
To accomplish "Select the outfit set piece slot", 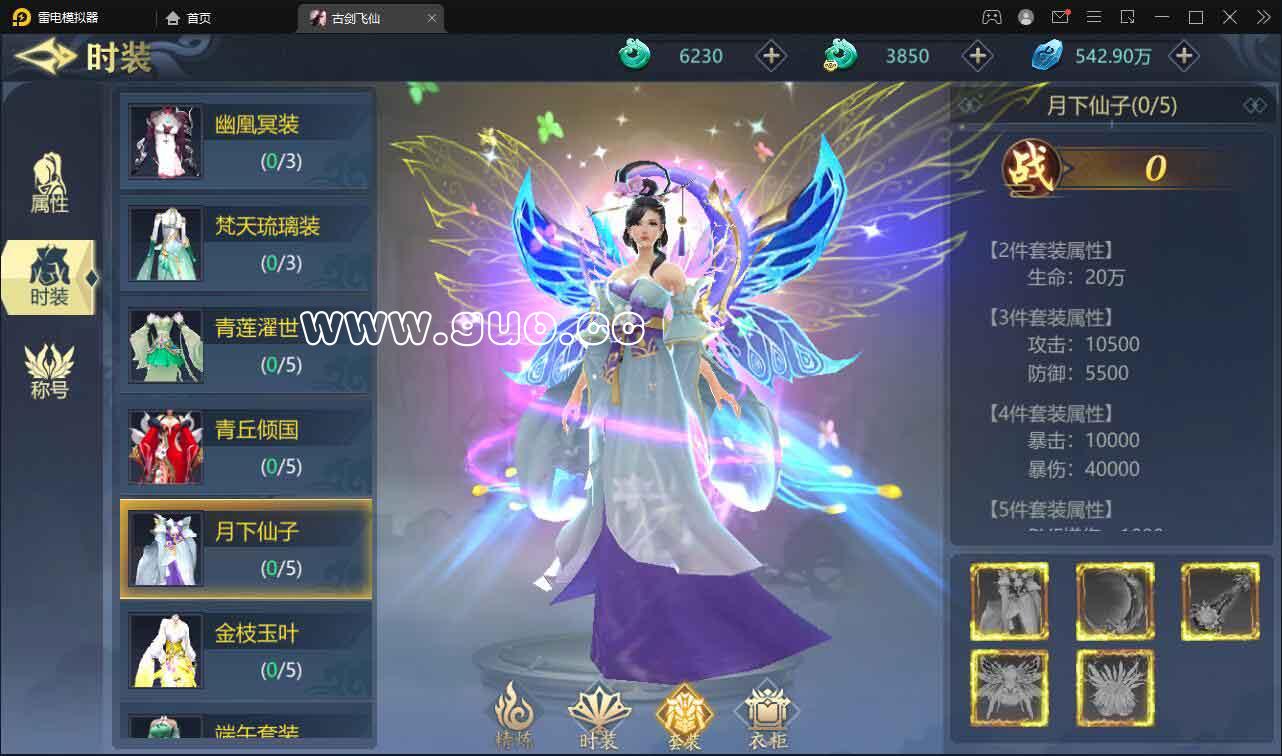I will coord(1009,601).
